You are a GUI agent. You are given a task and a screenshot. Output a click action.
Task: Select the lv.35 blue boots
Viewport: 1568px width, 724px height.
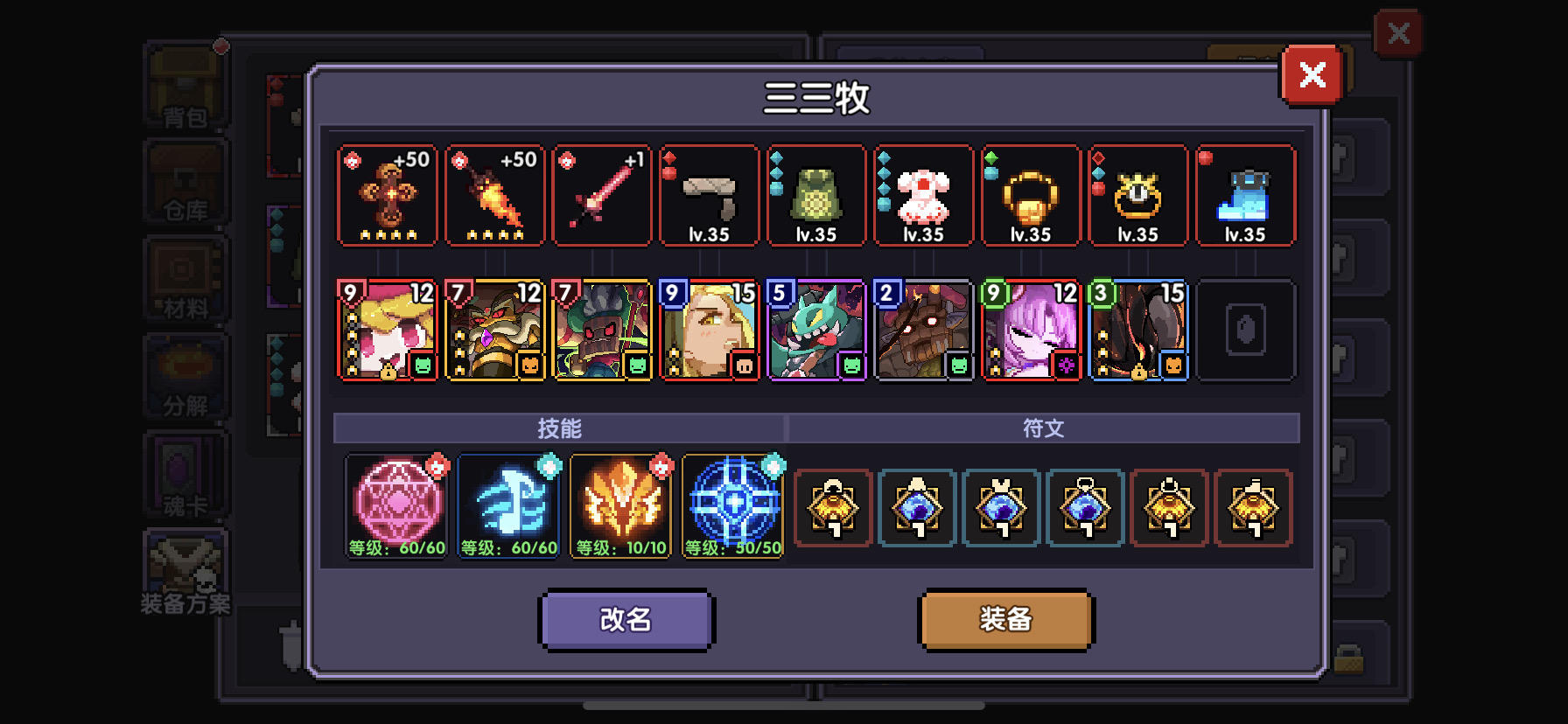pyautogui.click(x=1245, y=194)
